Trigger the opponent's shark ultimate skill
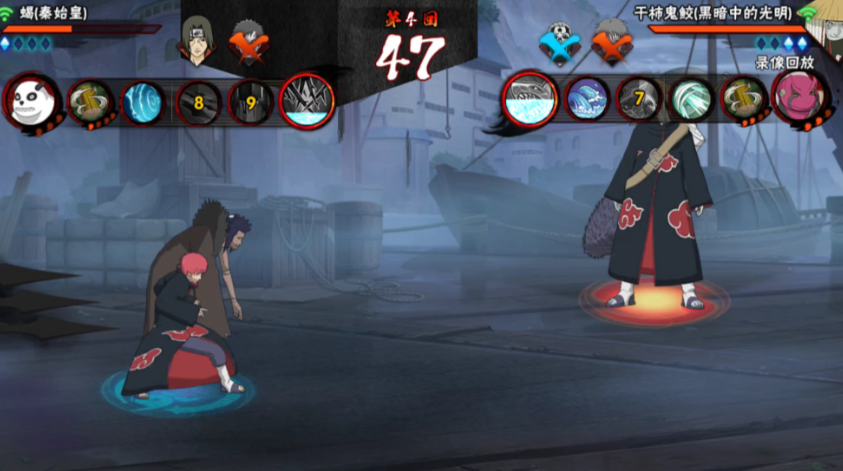 pyautogui.click(x=530, y=99)
